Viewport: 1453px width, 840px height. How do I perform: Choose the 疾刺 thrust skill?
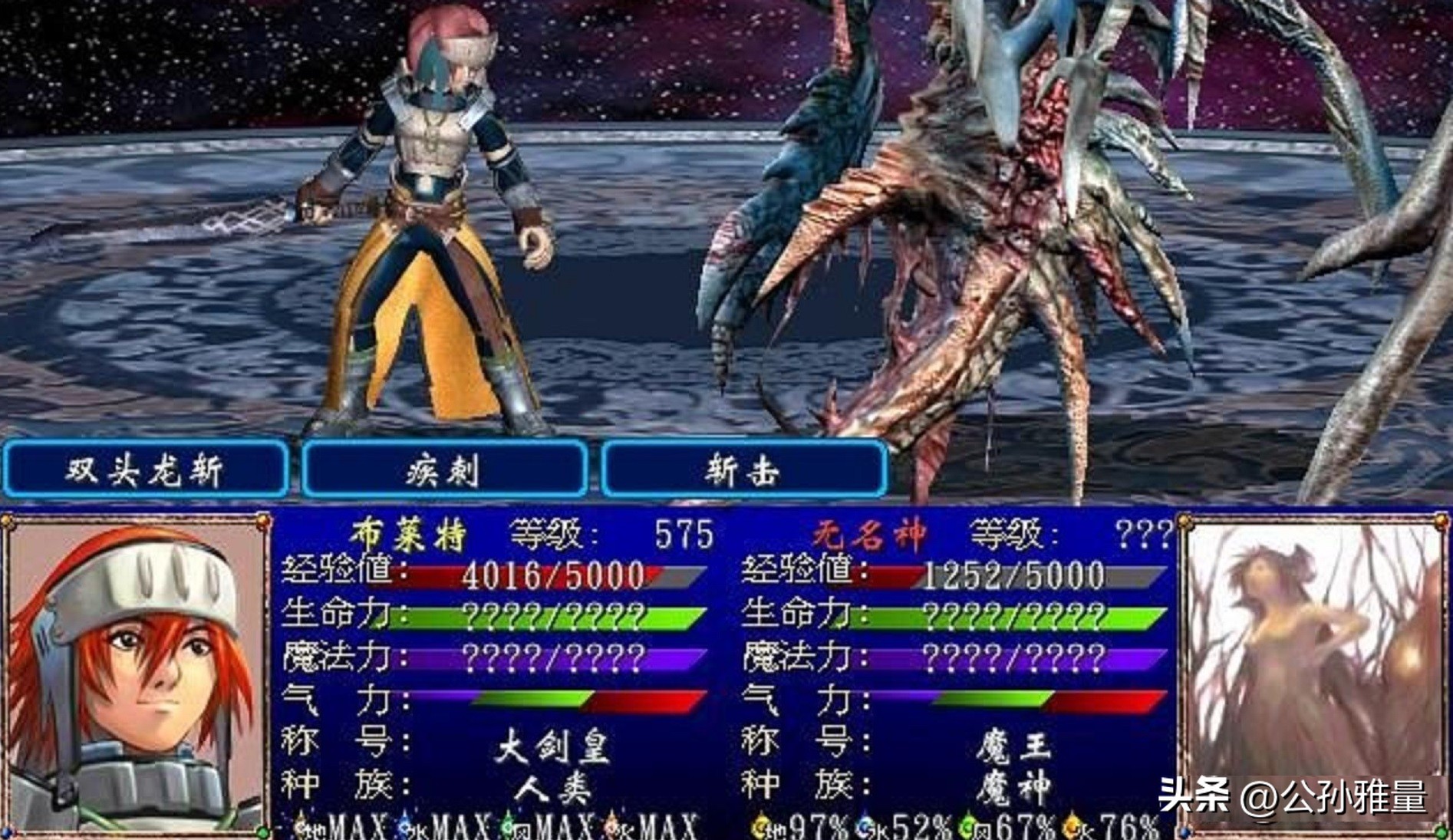[444, 468]
